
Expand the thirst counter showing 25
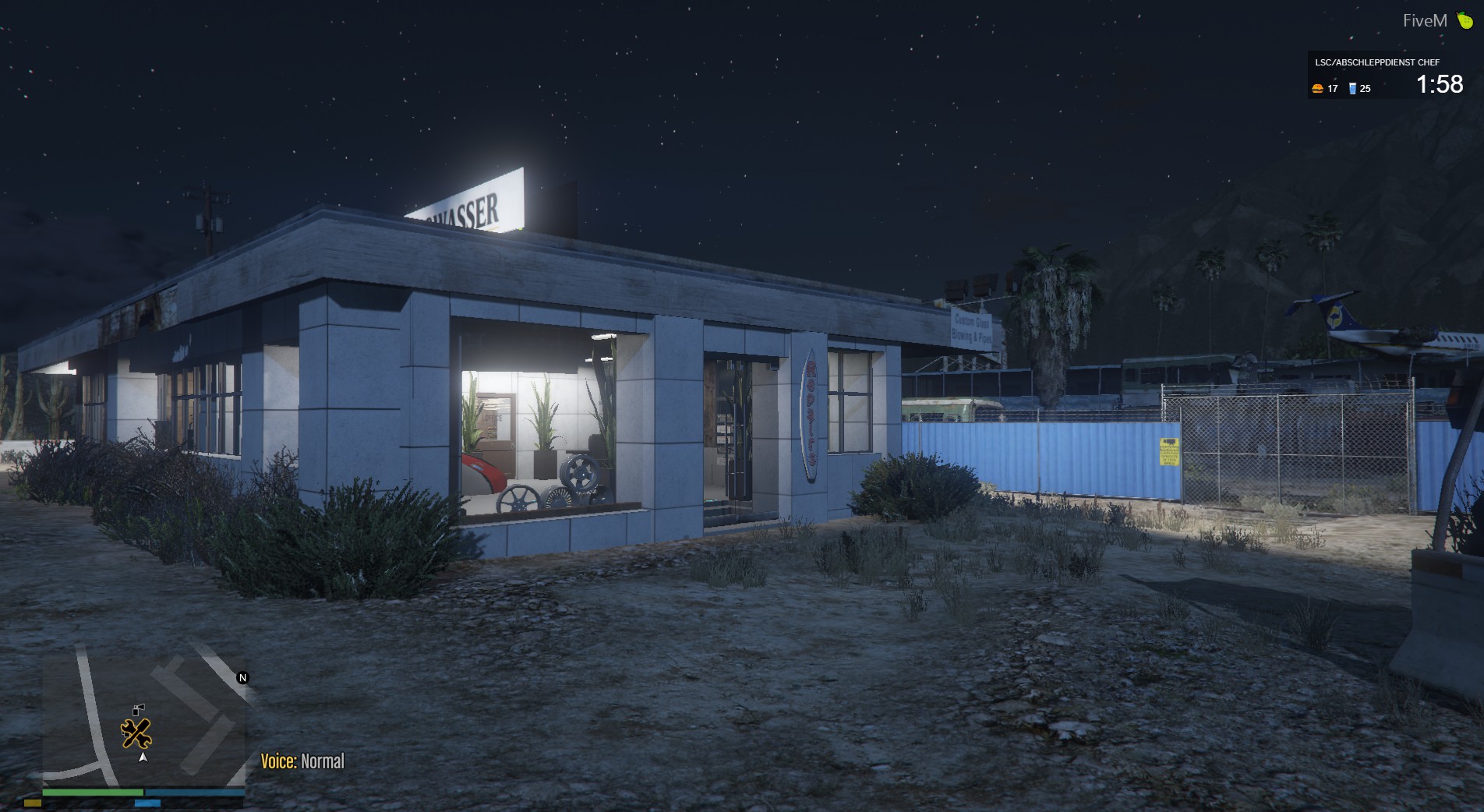[x=1365, y=90]
